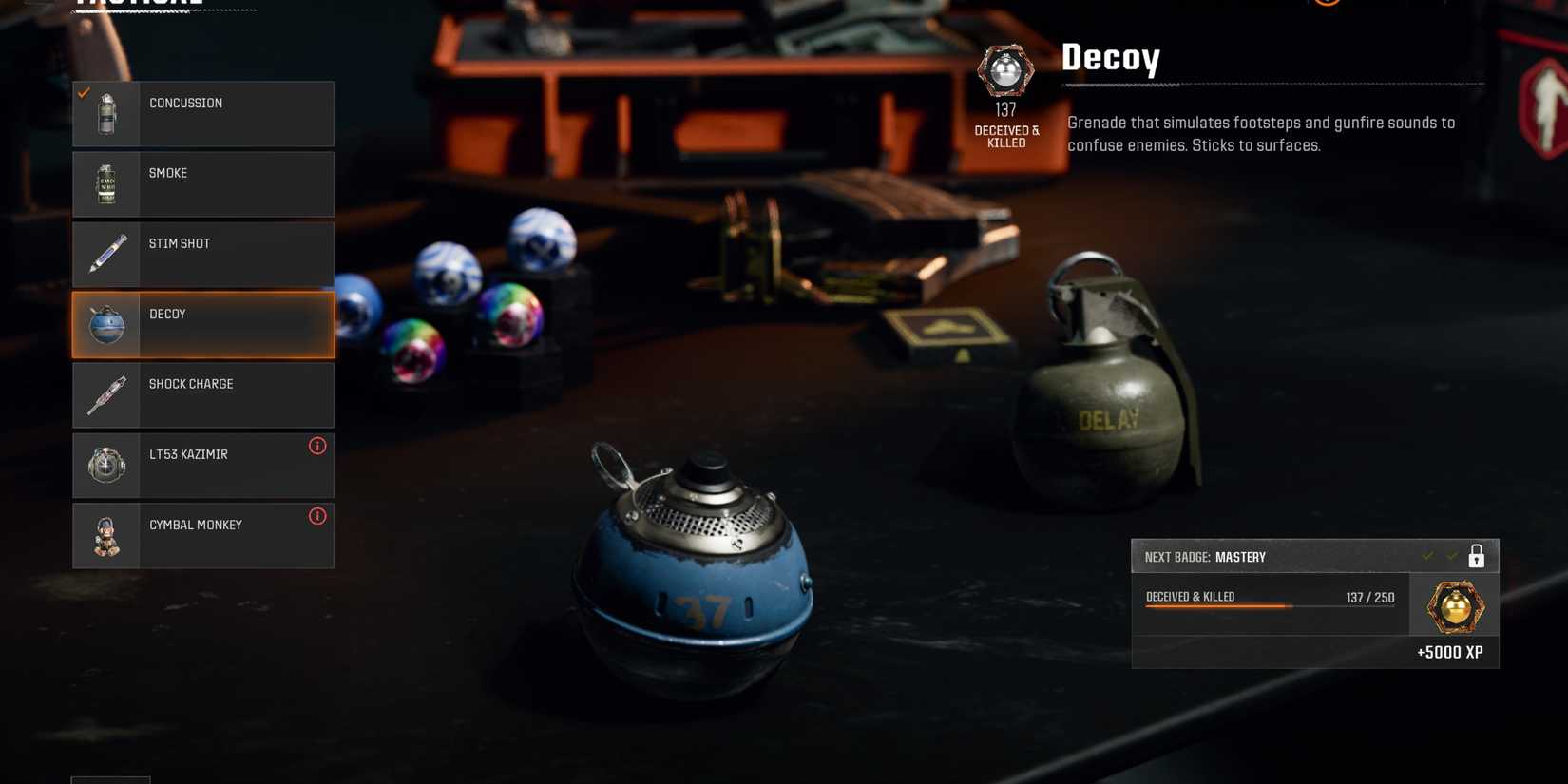Click the Deceived & Killed badge emblem
Image resolution: width=1568 pixels, height=784 pixels.
[1005, 70]
